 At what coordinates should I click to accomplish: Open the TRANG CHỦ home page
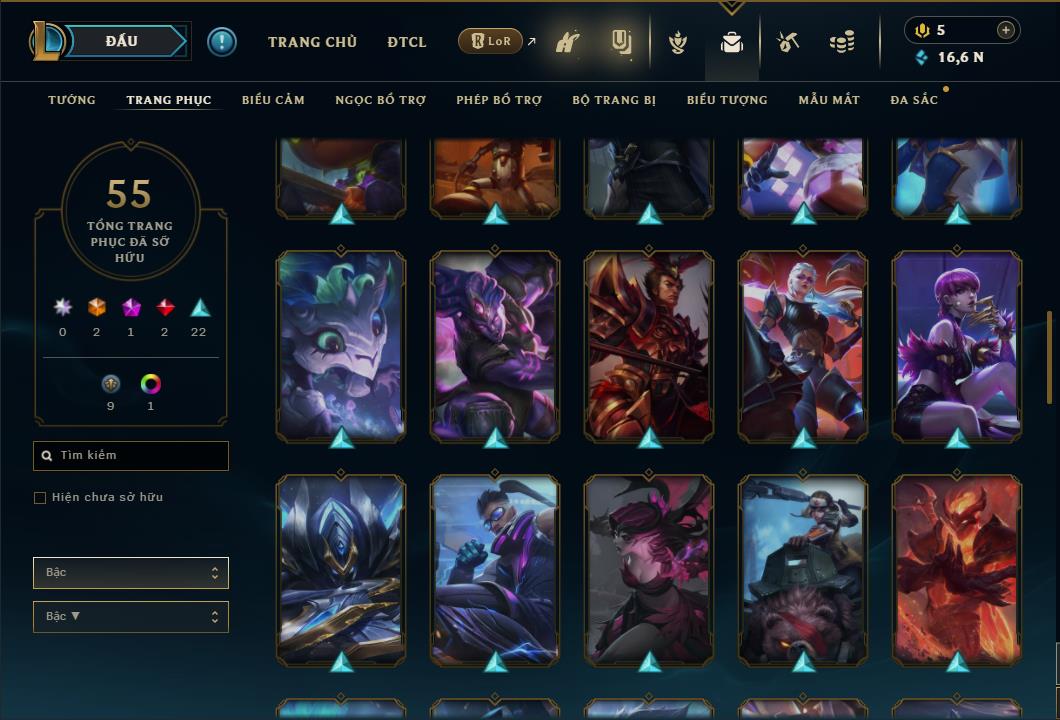[312, 42]
